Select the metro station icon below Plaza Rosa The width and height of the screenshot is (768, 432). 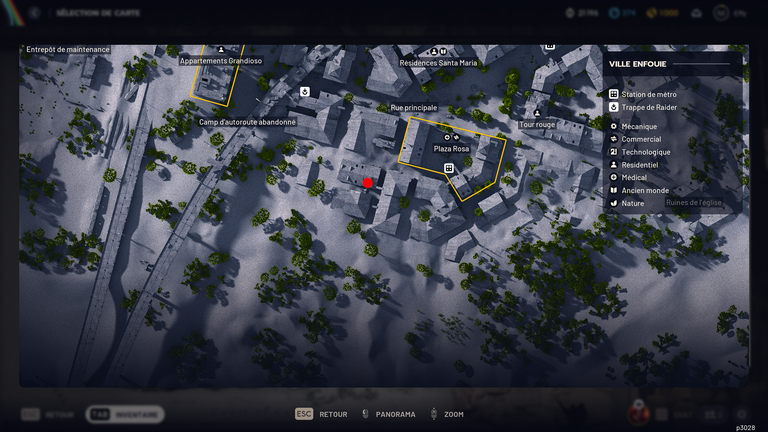click(x=450, y=167)
